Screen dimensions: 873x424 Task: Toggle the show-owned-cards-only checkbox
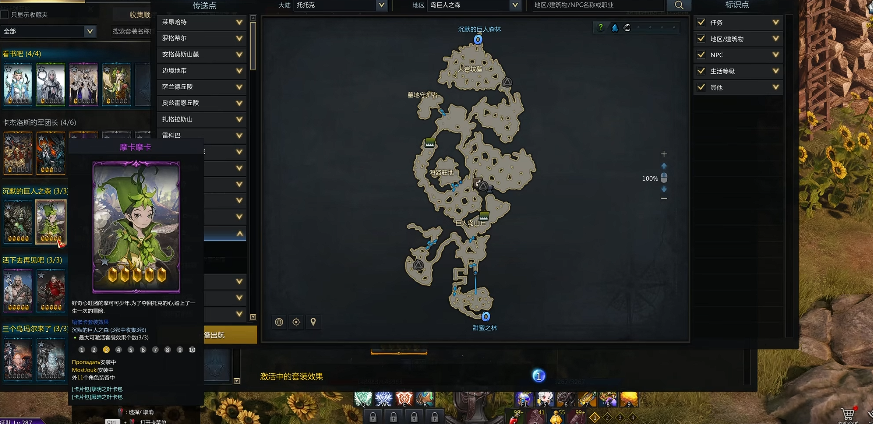click(x=5, y=15)
